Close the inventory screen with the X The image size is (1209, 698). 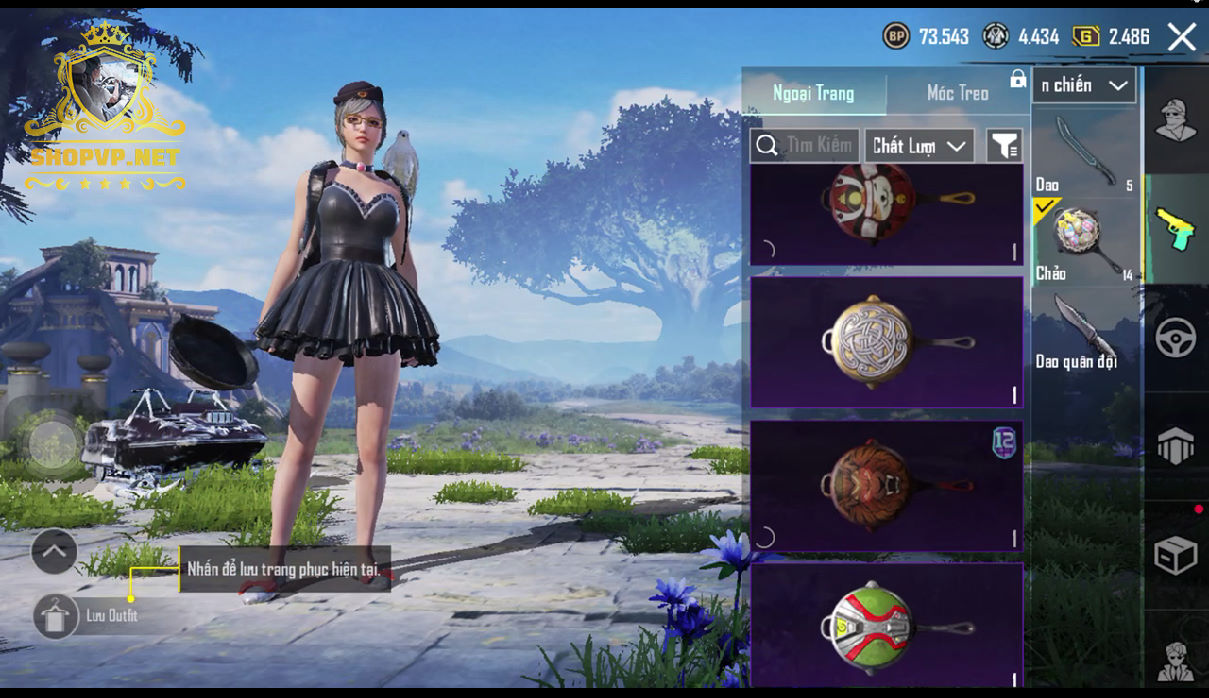(x=1181, y=37)
